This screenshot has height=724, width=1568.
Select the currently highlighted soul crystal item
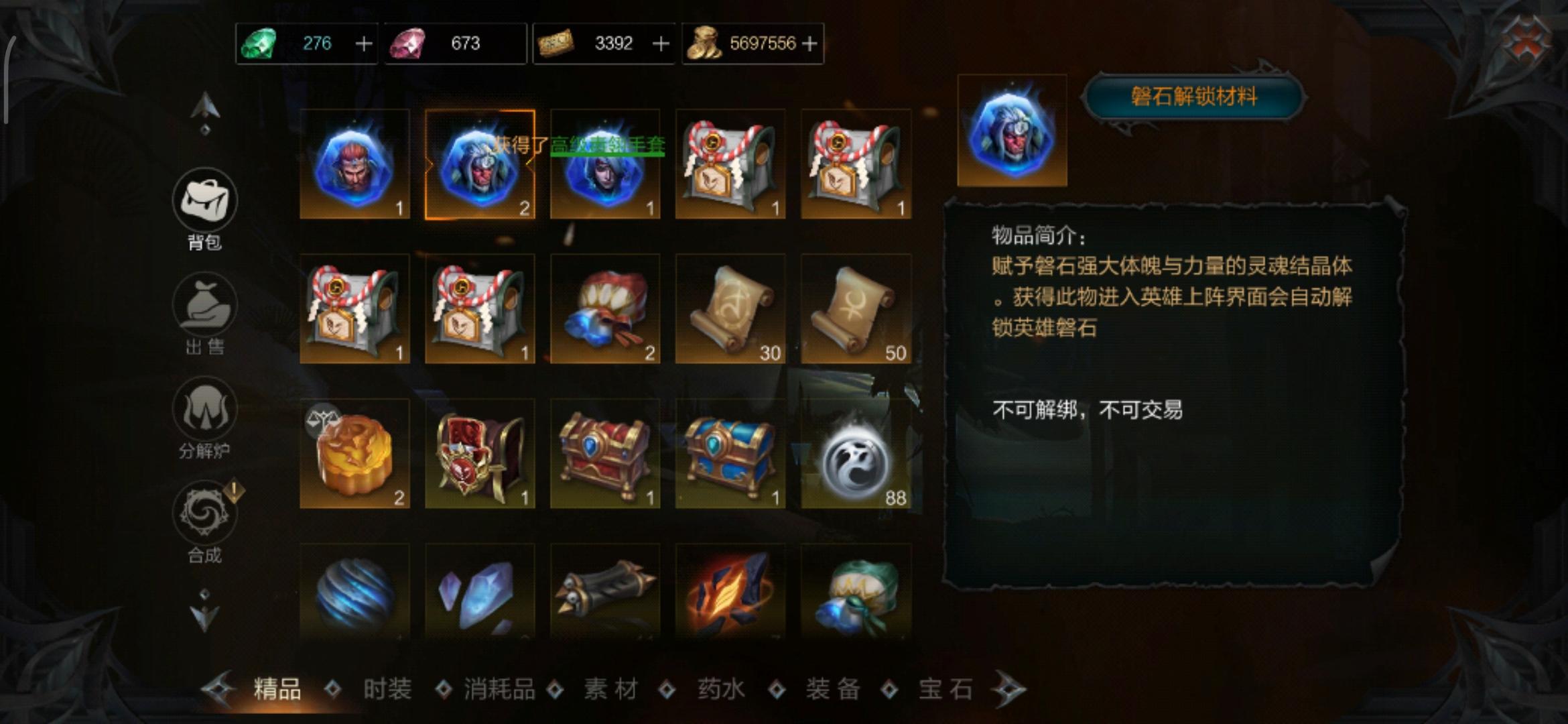click(x=479, y=164)
